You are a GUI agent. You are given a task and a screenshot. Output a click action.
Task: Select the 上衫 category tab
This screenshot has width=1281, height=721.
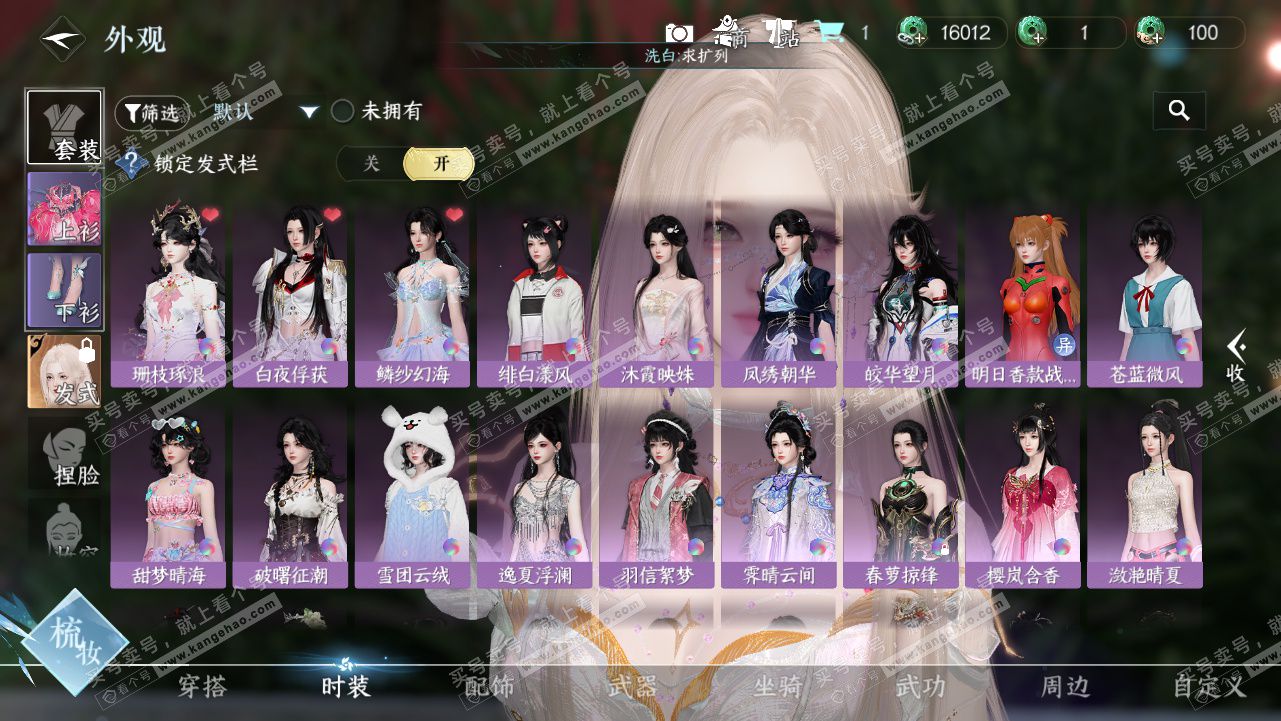coord(64,209)
